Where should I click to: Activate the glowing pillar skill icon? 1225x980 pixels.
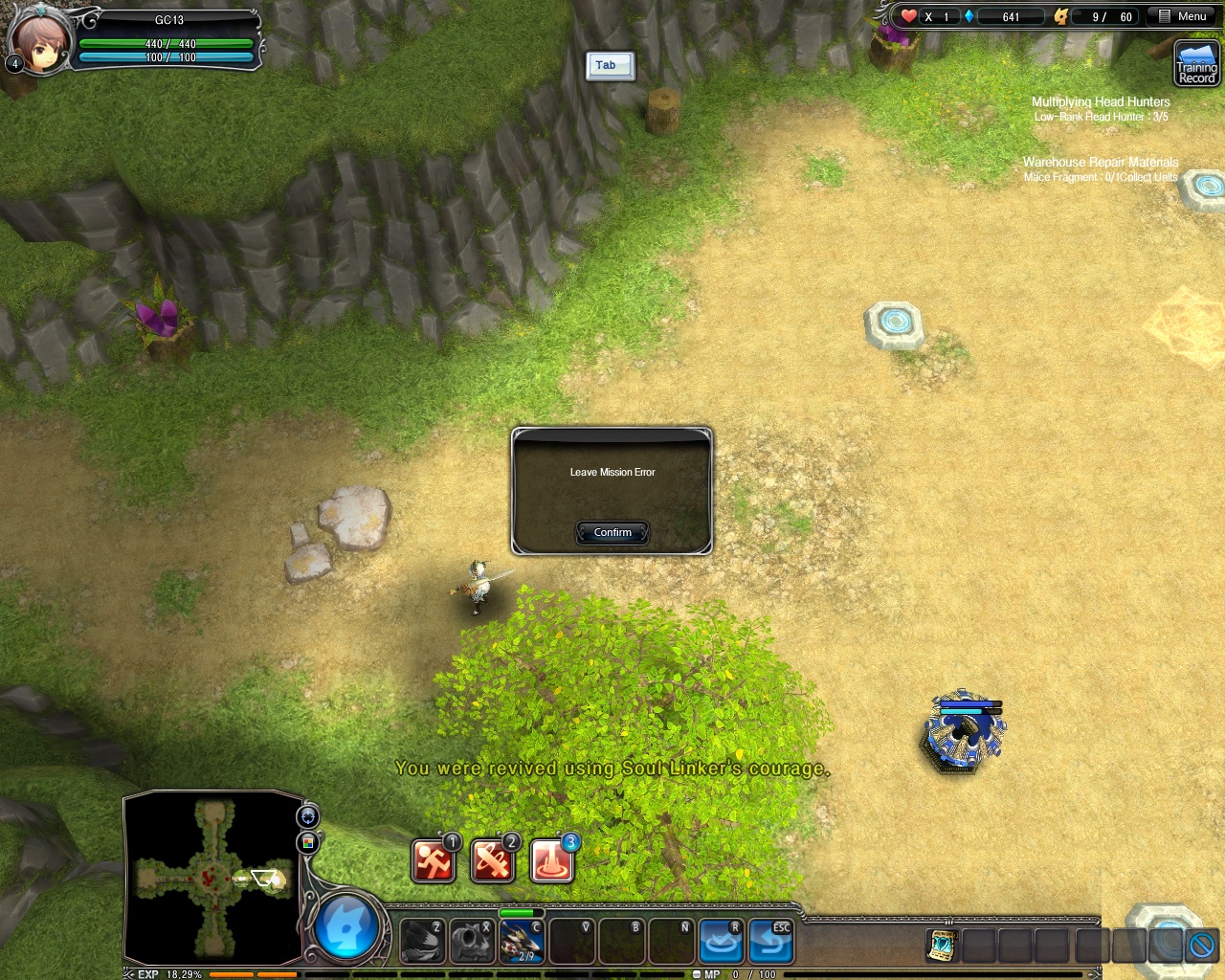pyautogui.click(x=551, y=860)
